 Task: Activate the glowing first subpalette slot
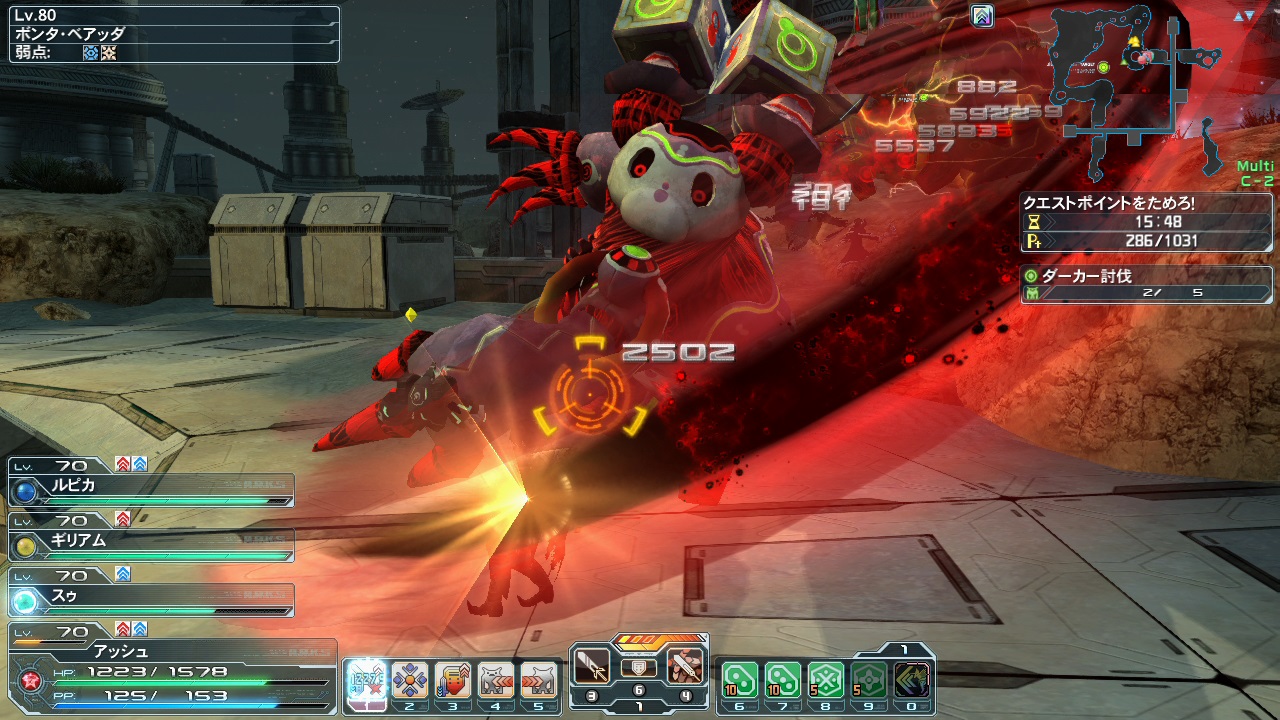(x=366, y=681)
